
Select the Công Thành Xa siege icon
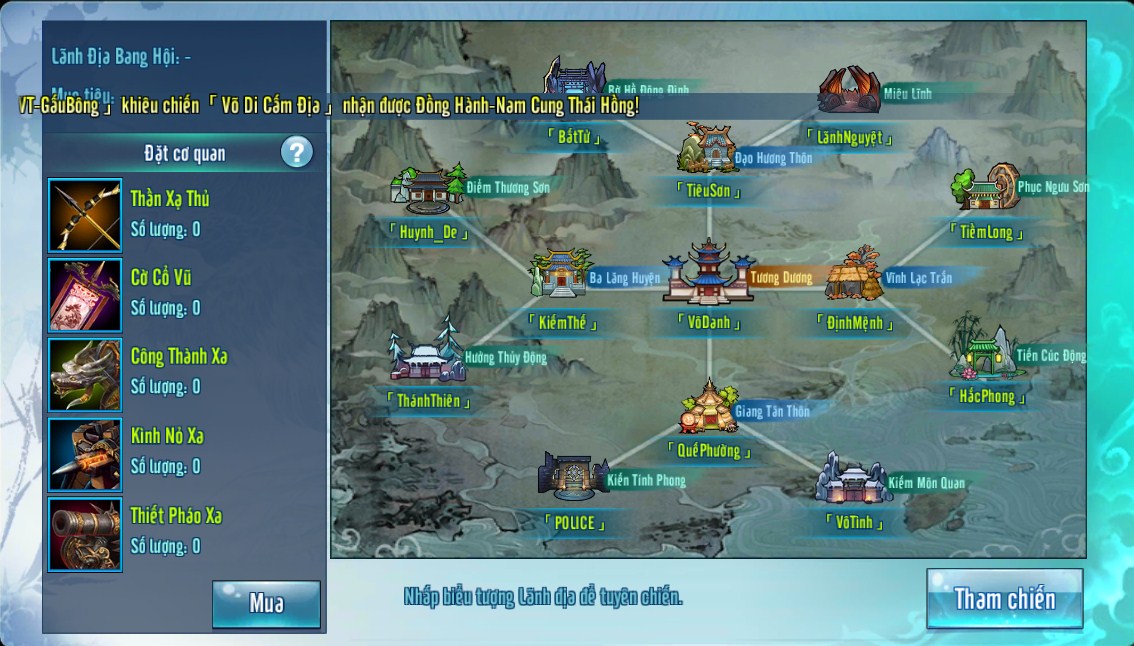pos(85,375)
